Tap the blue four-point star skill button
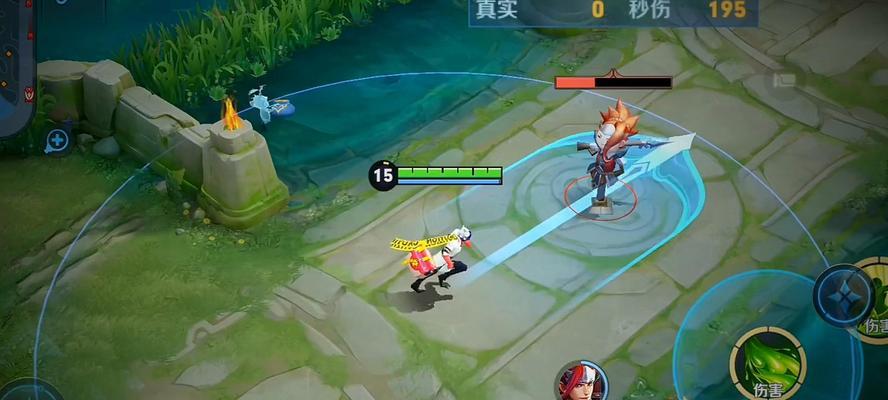Screen dimensions: 888x400 tap(842, 294)
